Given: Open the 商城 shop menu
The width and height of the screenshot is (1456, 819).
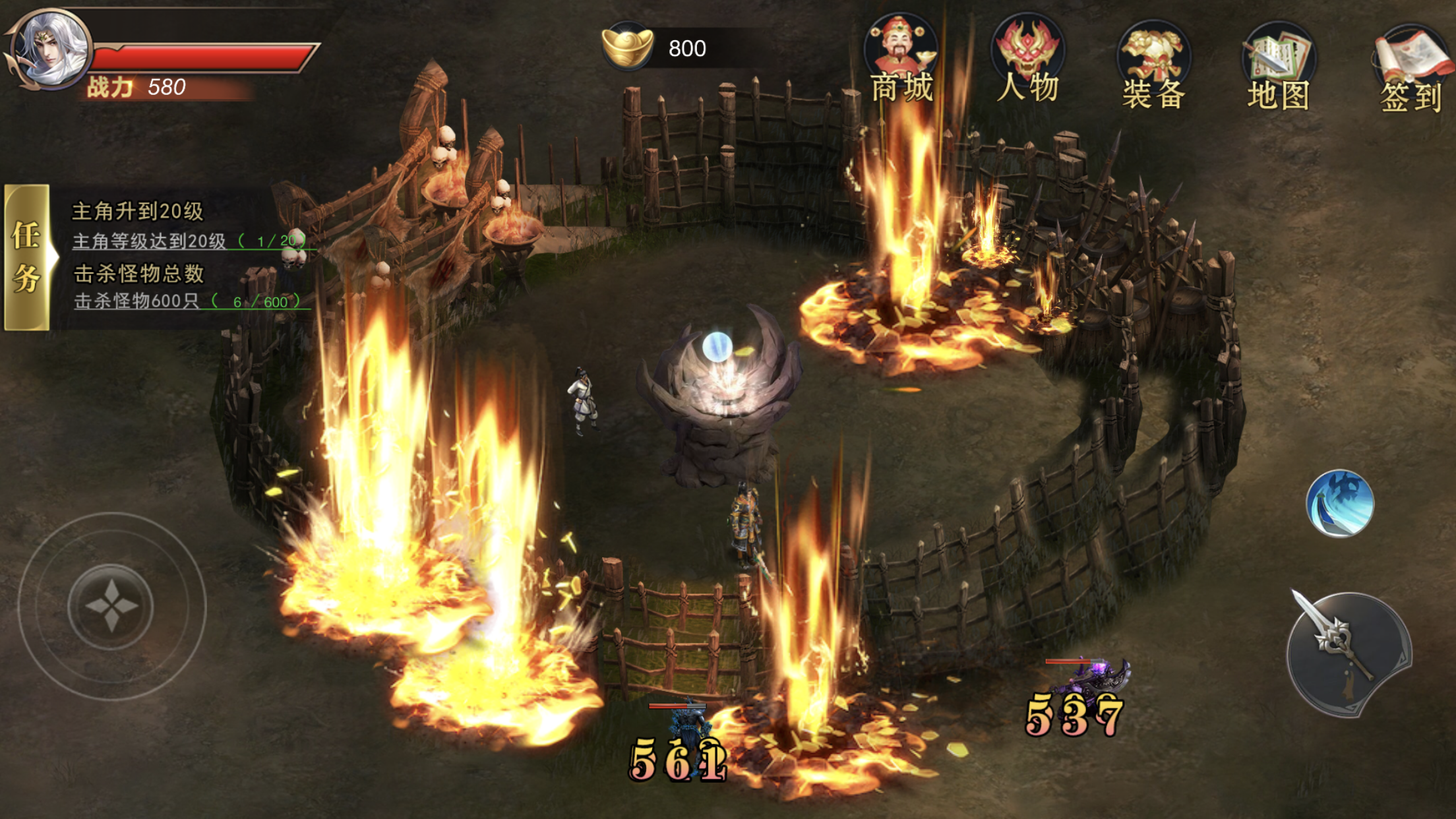Looking at the screenshot, I should [901, 58].
